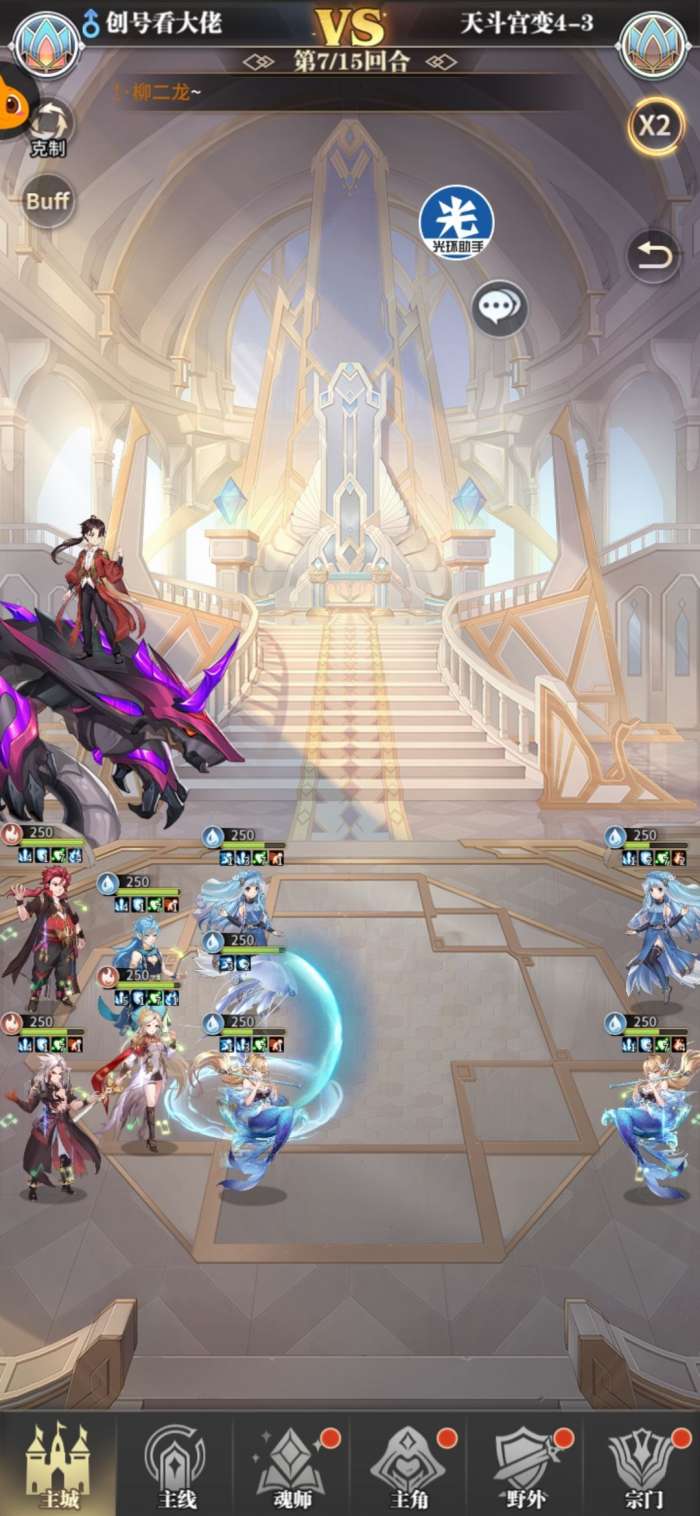
Task: Click the return arrow button
Action: click(x=653, y=257)
